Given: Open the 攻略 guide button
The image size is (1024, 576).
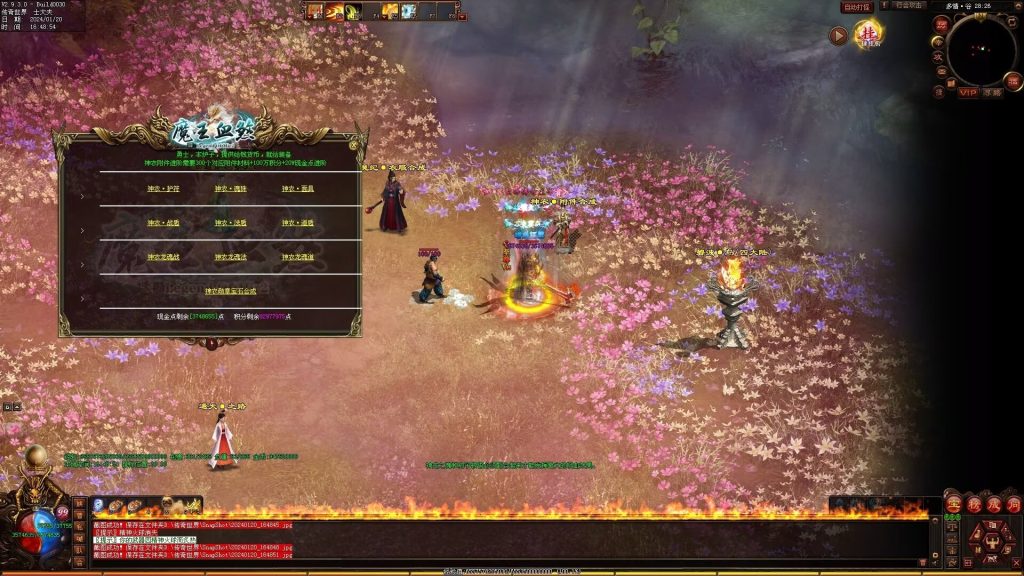Looking at the screenshot, I should pos(991,93).
